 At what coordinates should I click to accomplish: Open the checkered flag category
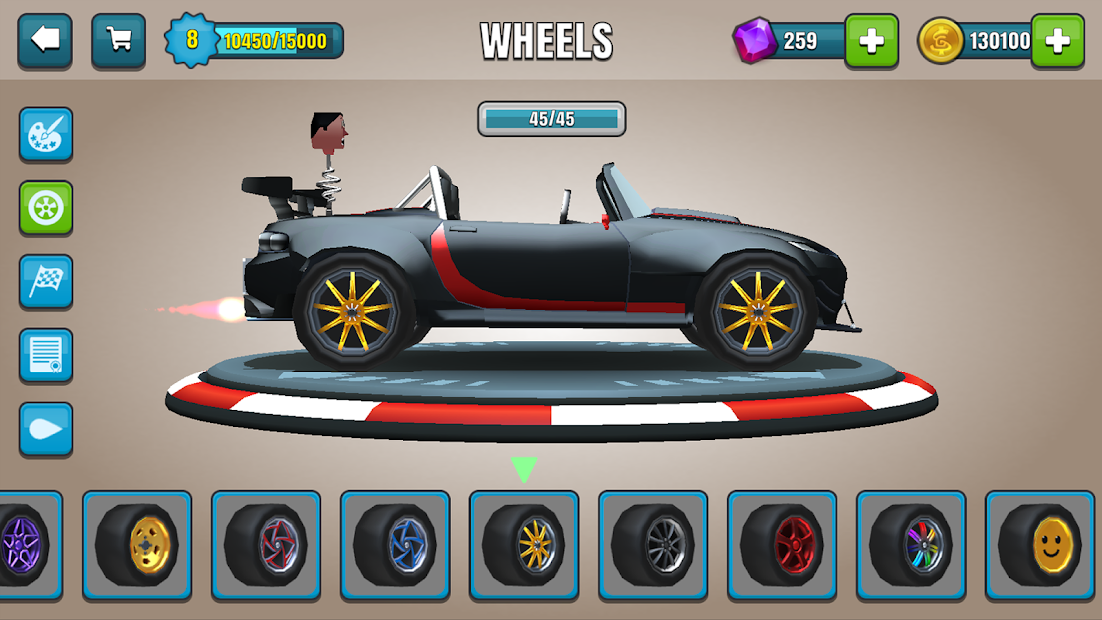click(46, 282)
